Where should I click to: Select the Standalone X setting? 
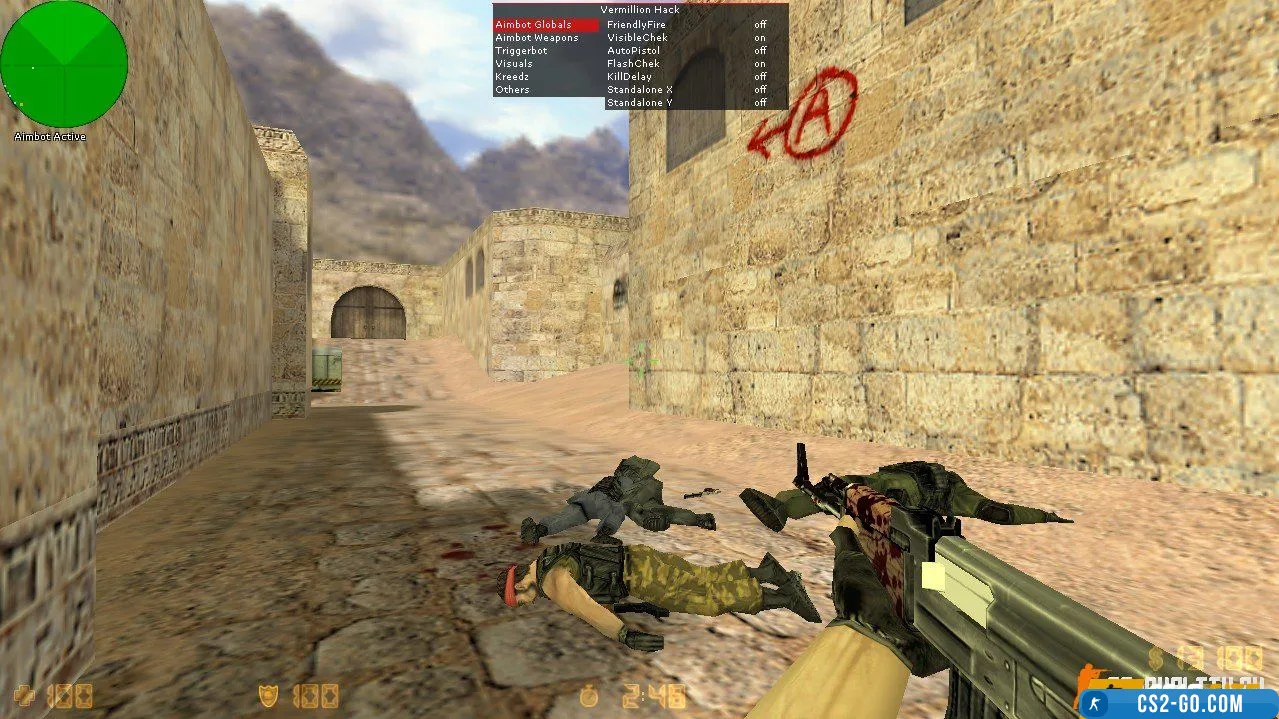(640, 90)
